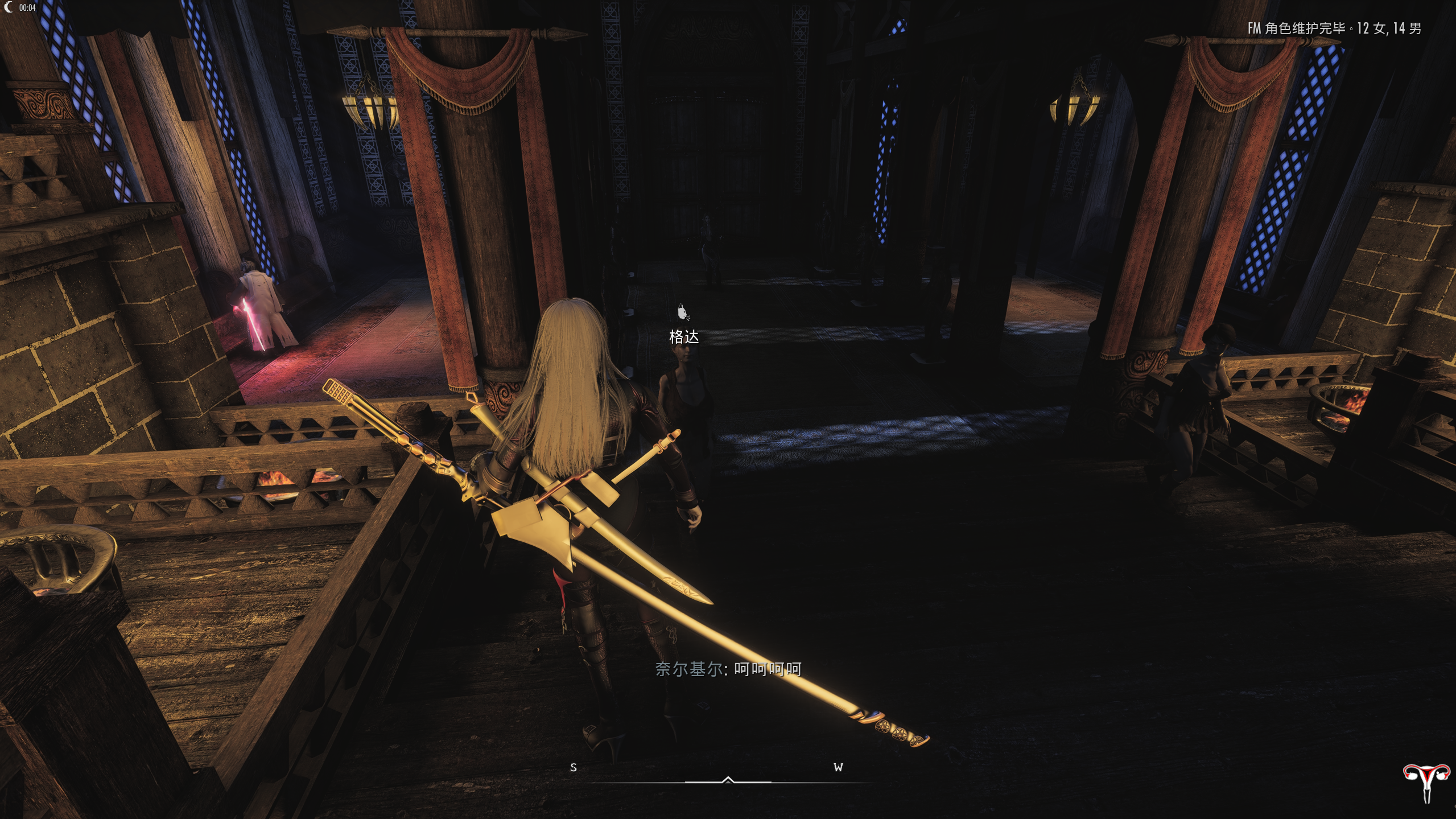
Task: Click the talk icon above 格达
Action: pos(683,312)
